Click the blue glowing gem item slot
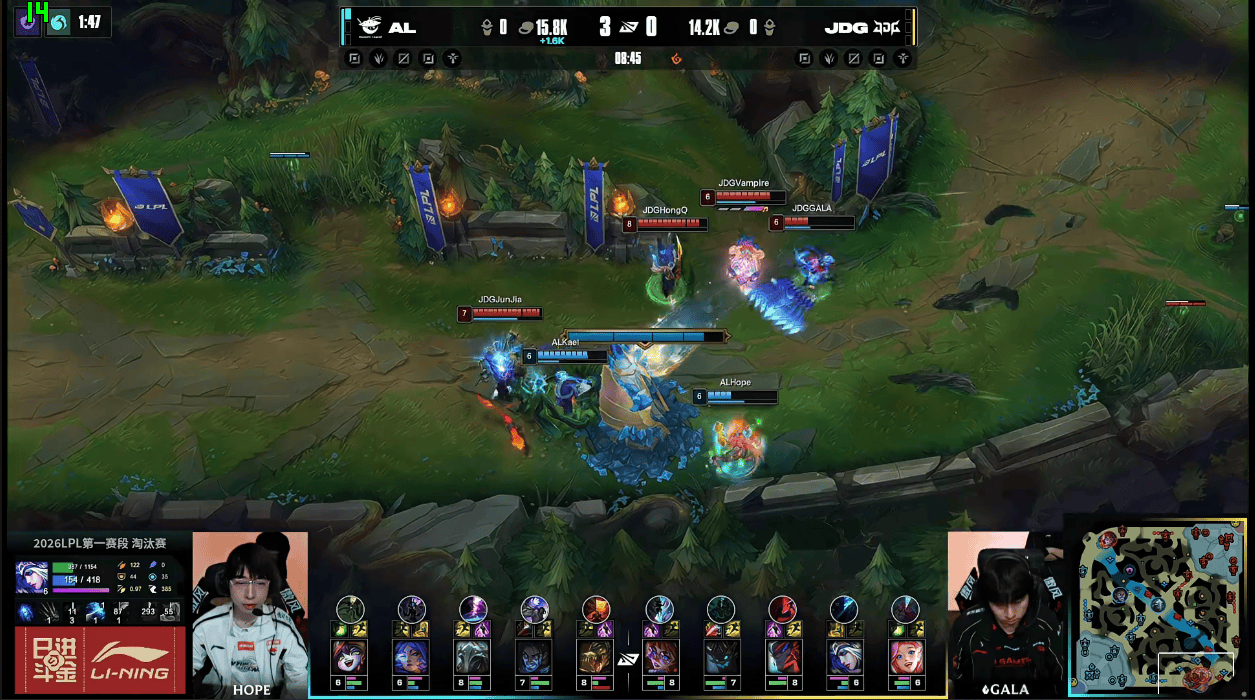This screenshot has height=700, width=1255. tap(27, 612)
